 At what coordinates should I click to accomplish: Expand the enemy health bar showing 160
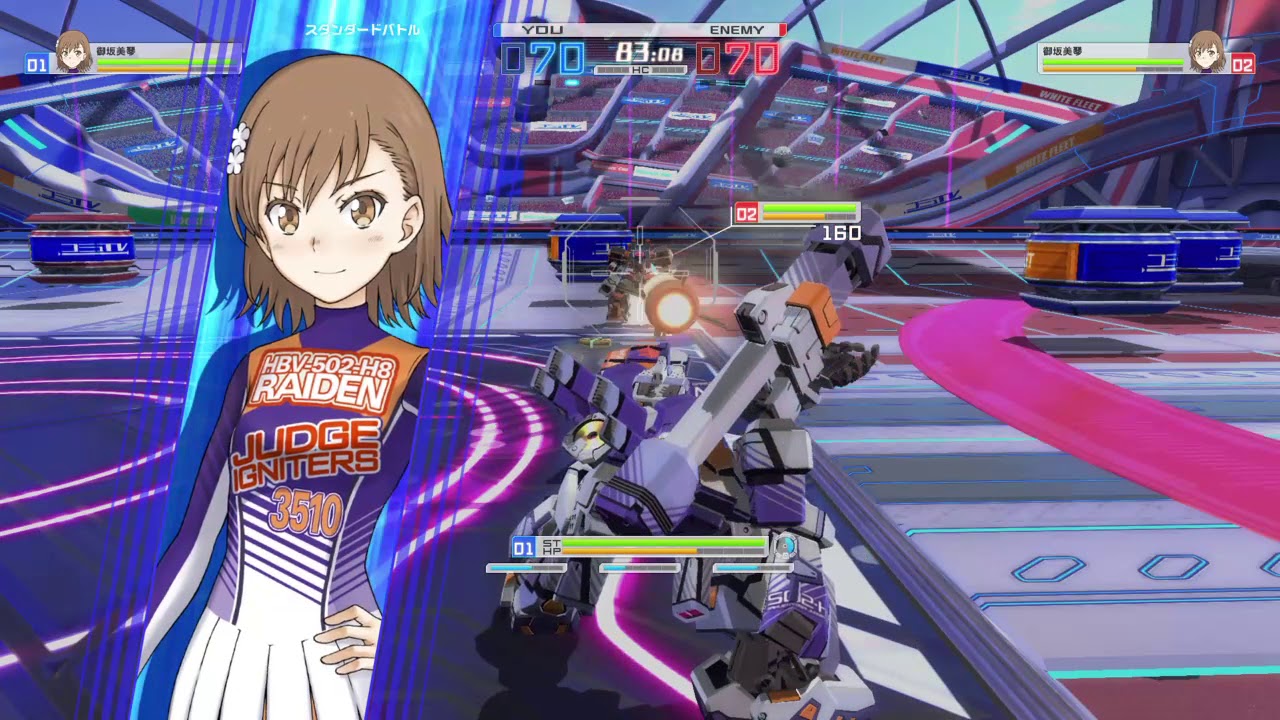tap(810, 212)
